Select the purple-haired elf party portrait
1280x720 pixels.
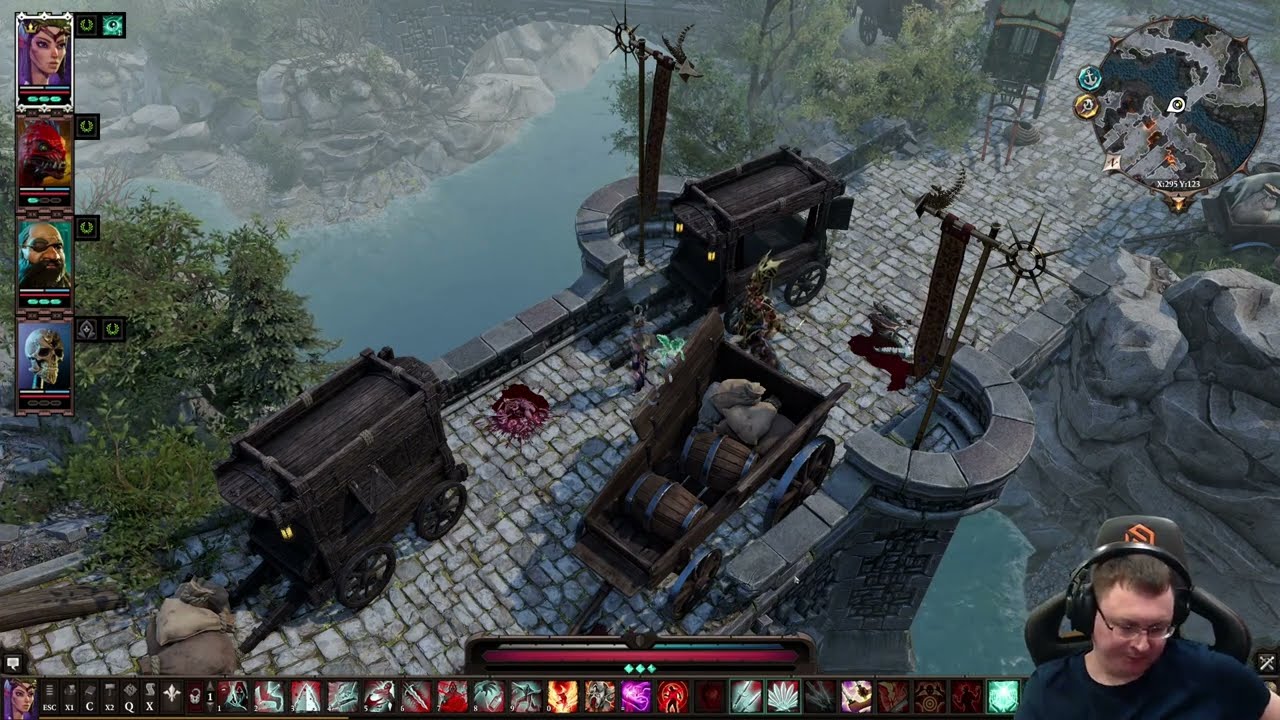click(x=44, y=56)
